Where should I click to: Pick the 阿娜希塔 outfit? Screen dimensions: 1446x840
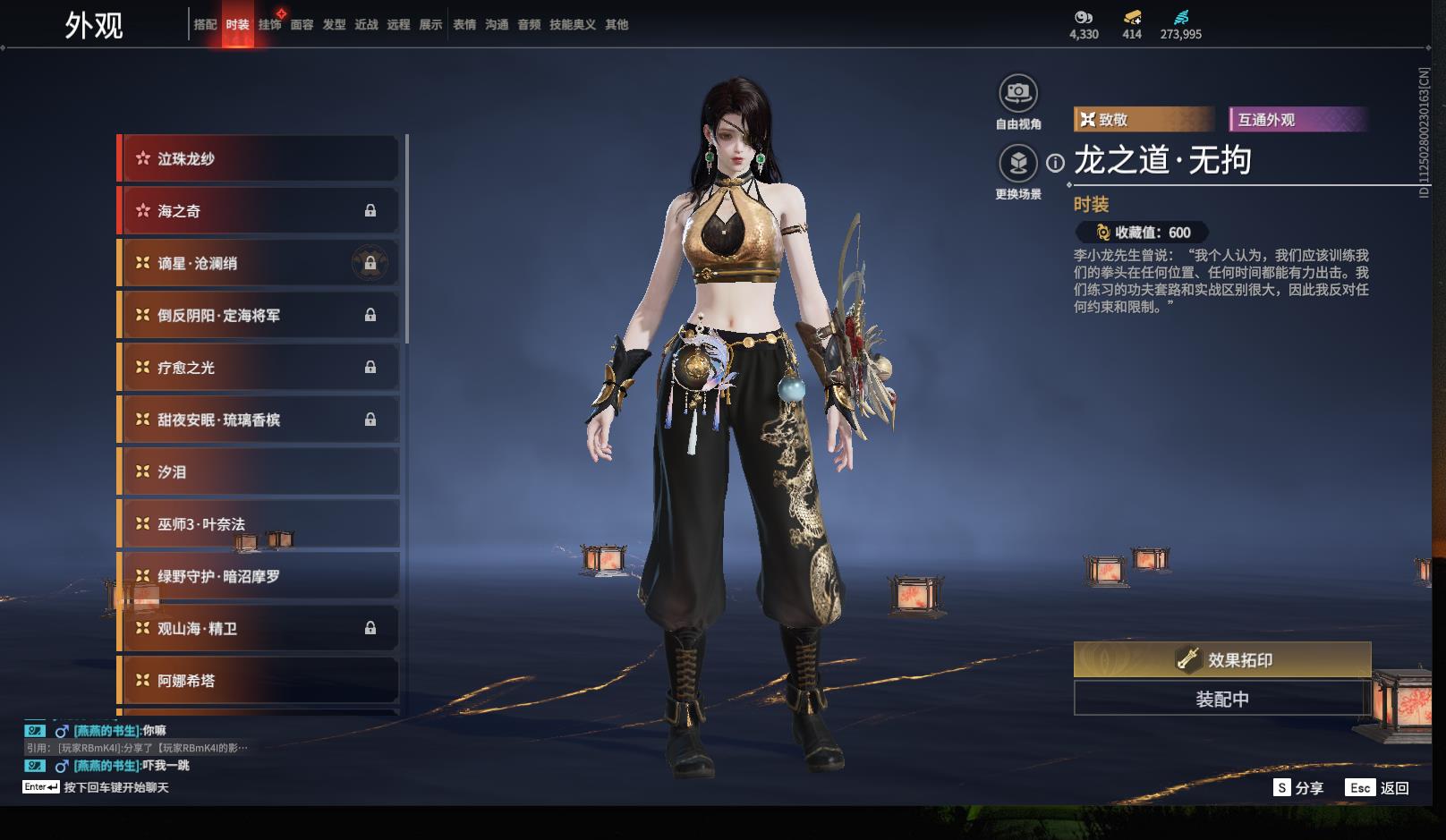coord(259,681)
